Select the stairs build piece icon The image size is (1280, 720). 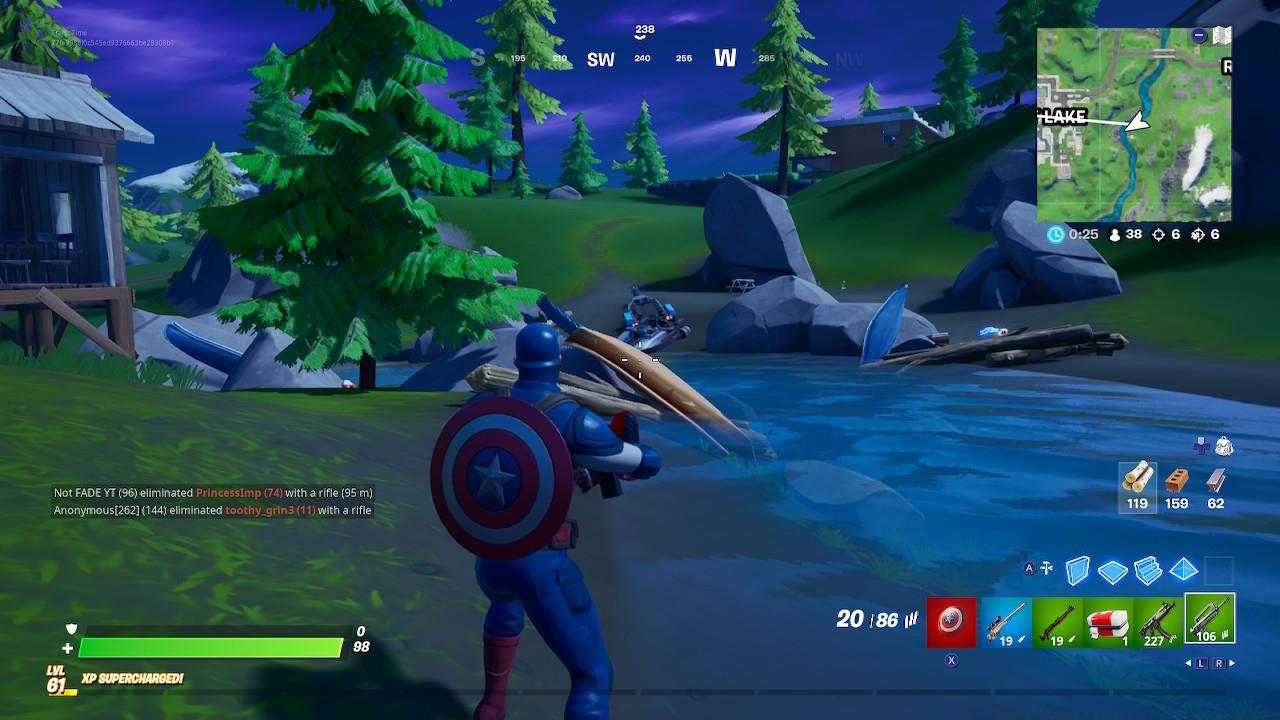tap(1148, 570)
